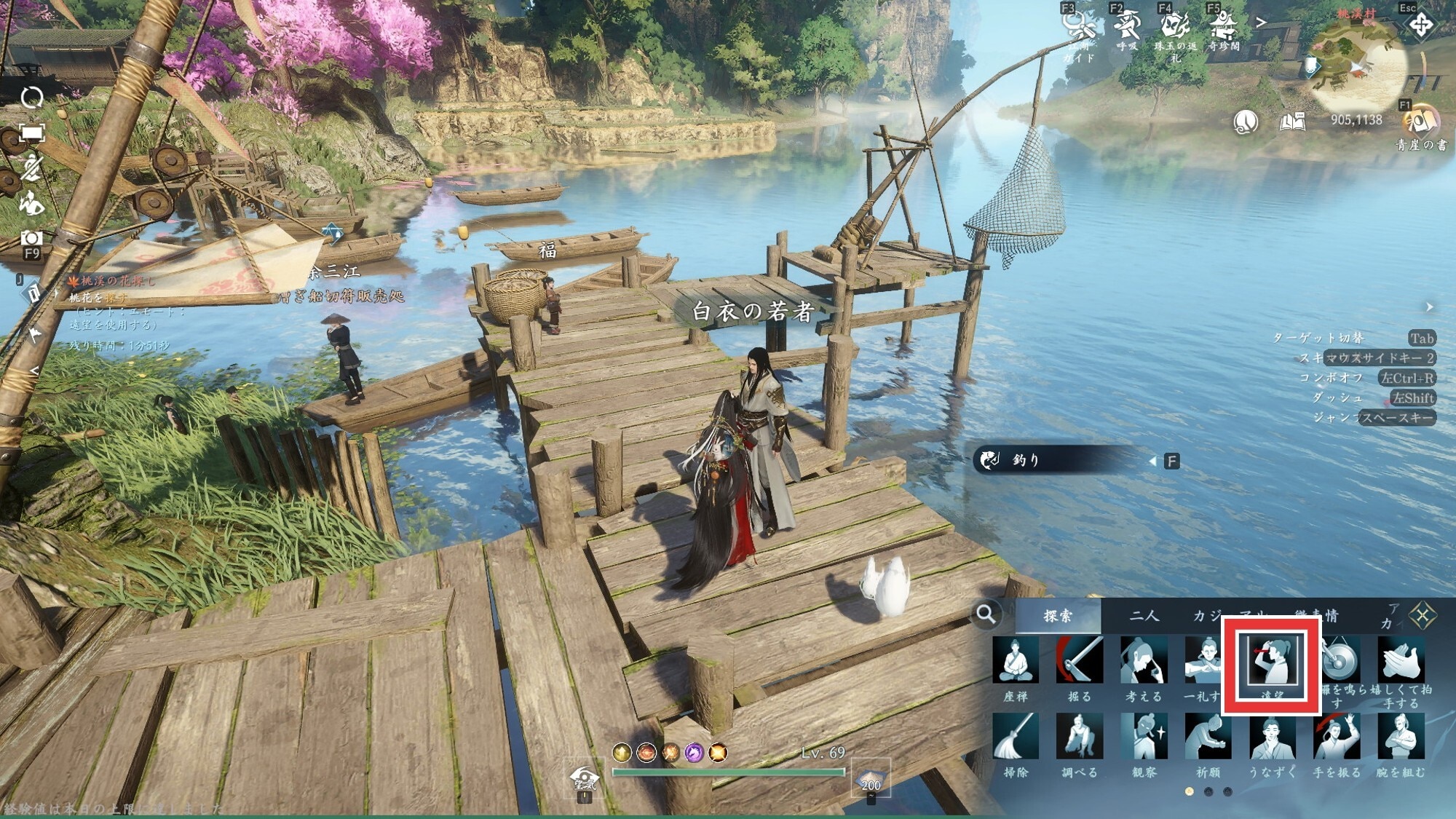This screenshot has width=1456, height=819.
Task: Open the 奇珍閣 shop icon
Action: click(x=1223, y=26)
